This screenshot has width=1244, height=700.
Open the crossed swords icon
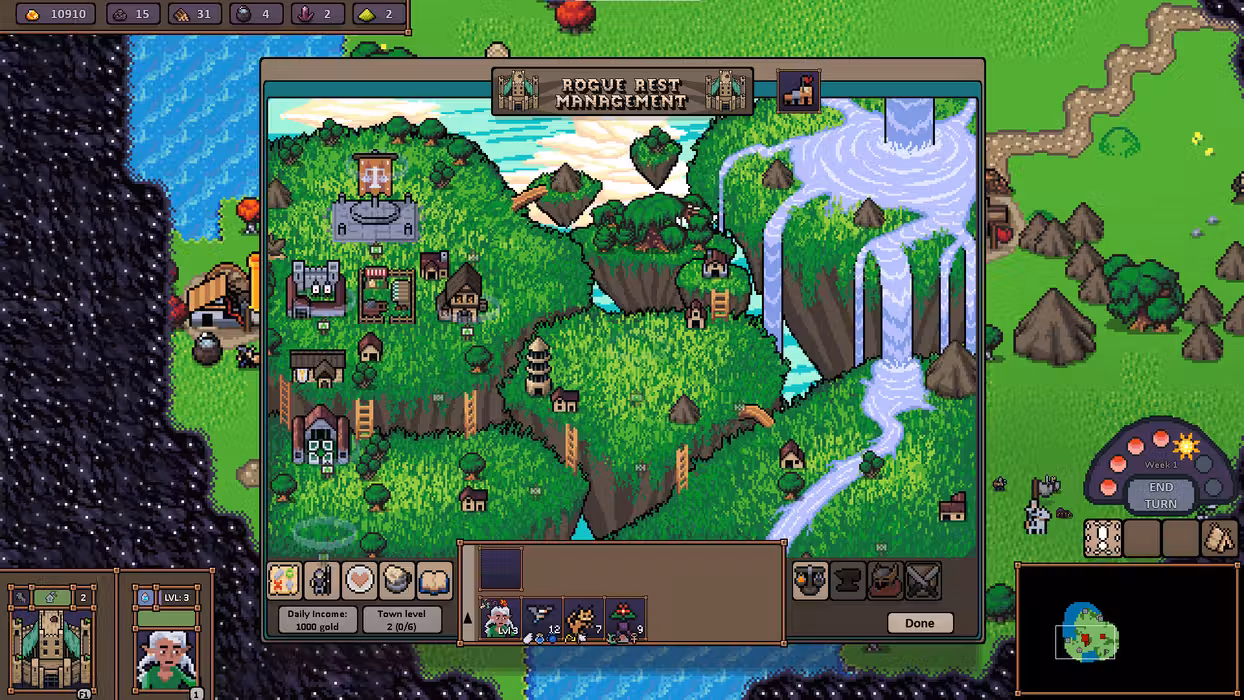(923, 581)
